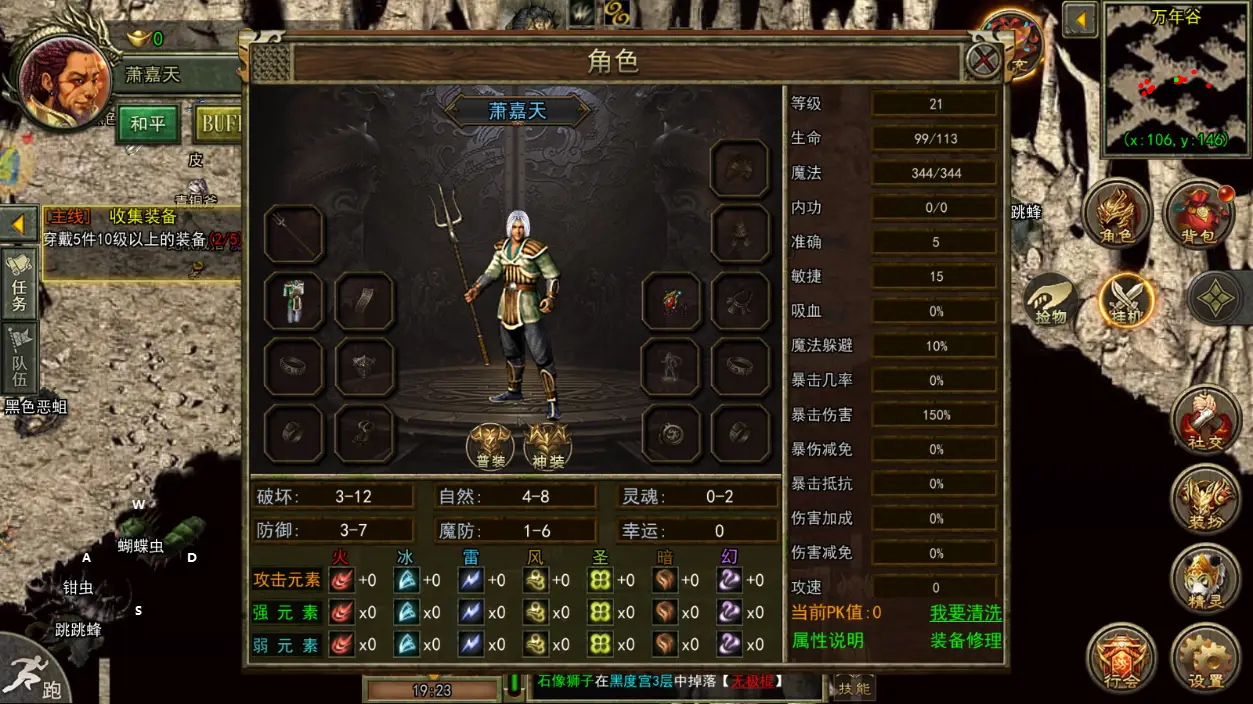Switch to the 神装 equipment tab

point(547,445)
